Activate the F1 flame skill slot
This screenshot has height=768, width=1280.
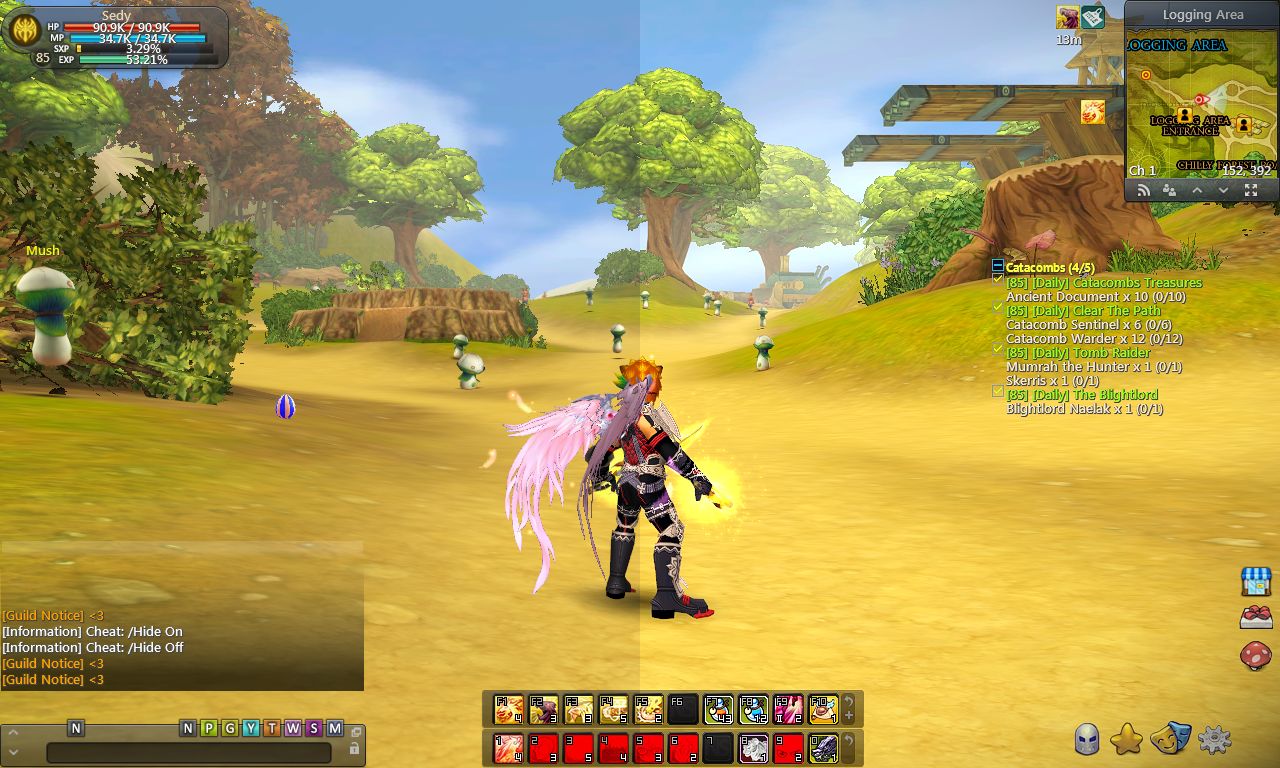pyautogui.click(x=509, y=709)
